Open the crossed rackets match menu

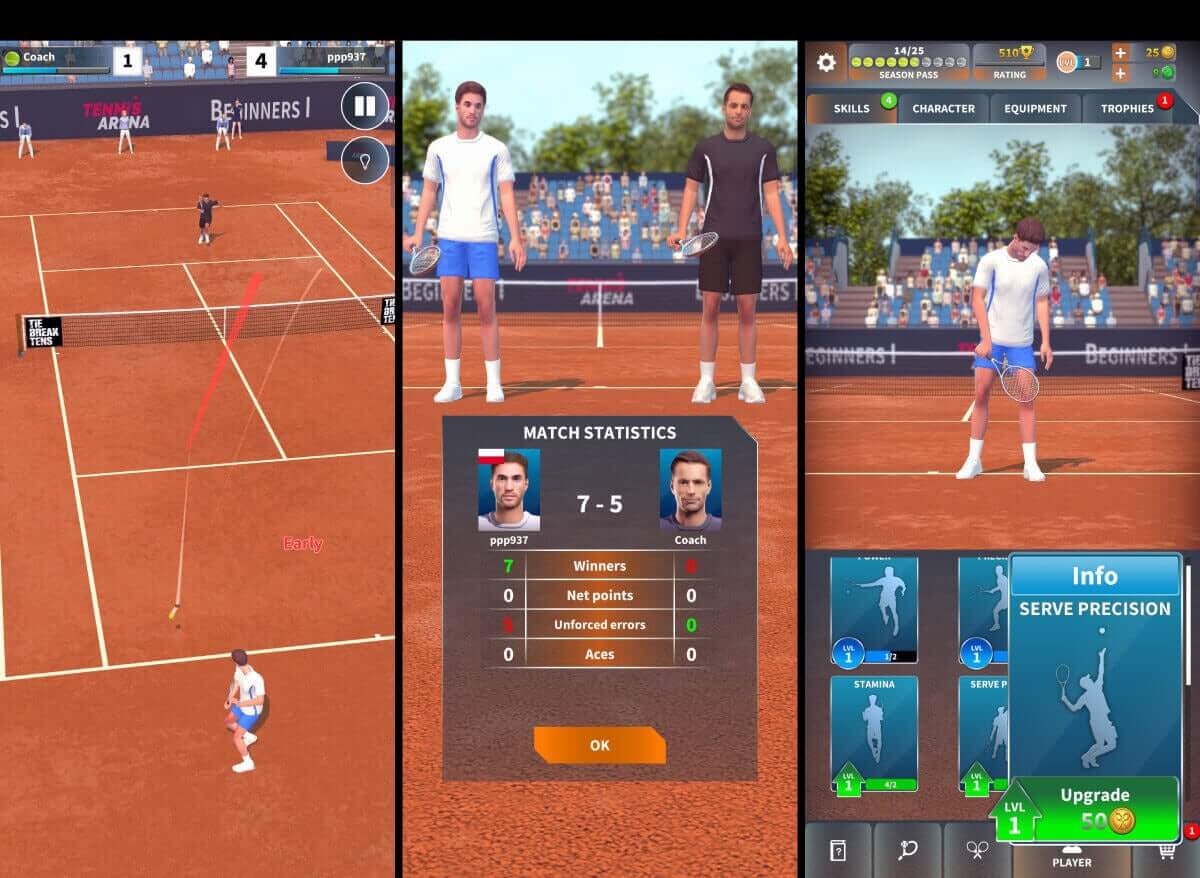(976, 850)
